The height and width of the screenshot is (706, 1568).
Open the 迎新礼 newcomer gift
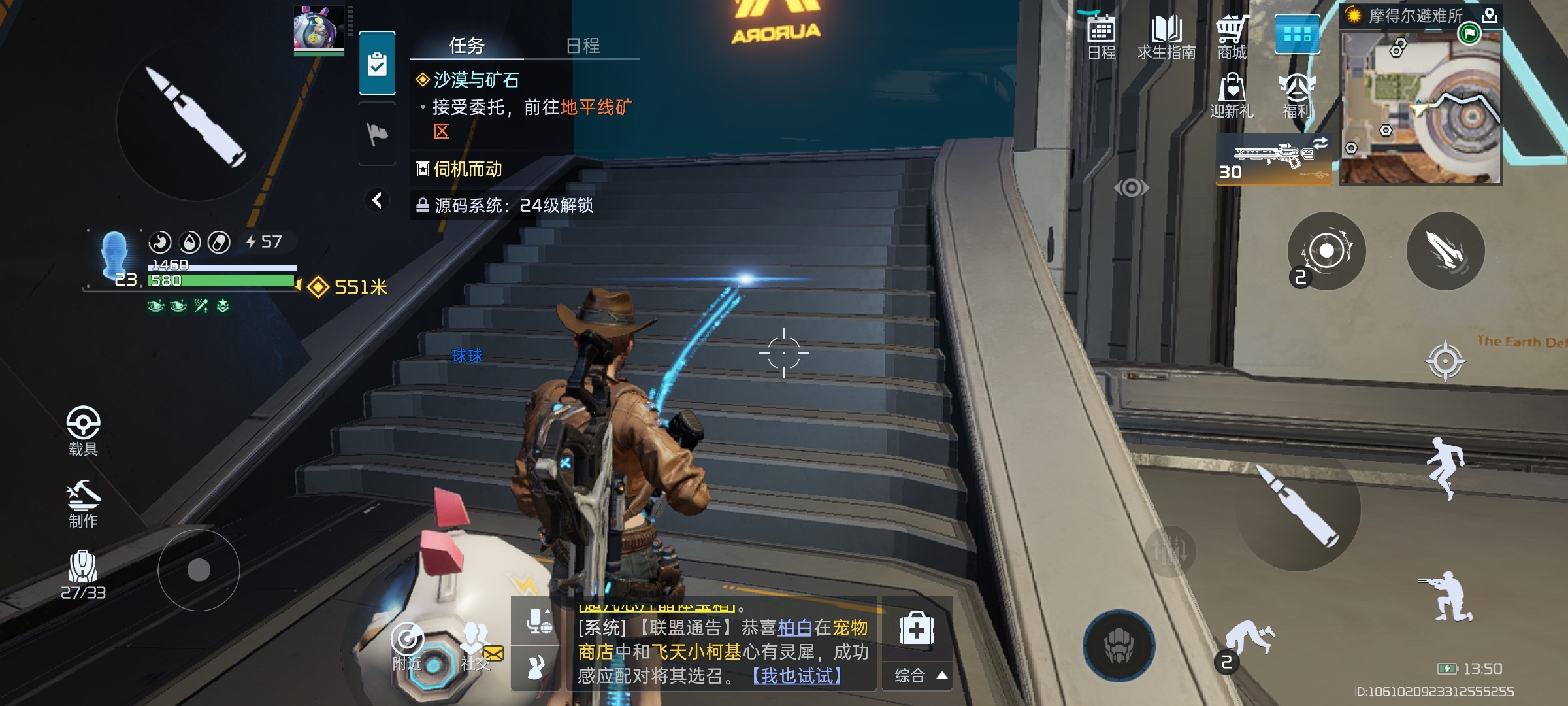point(1232,96)
